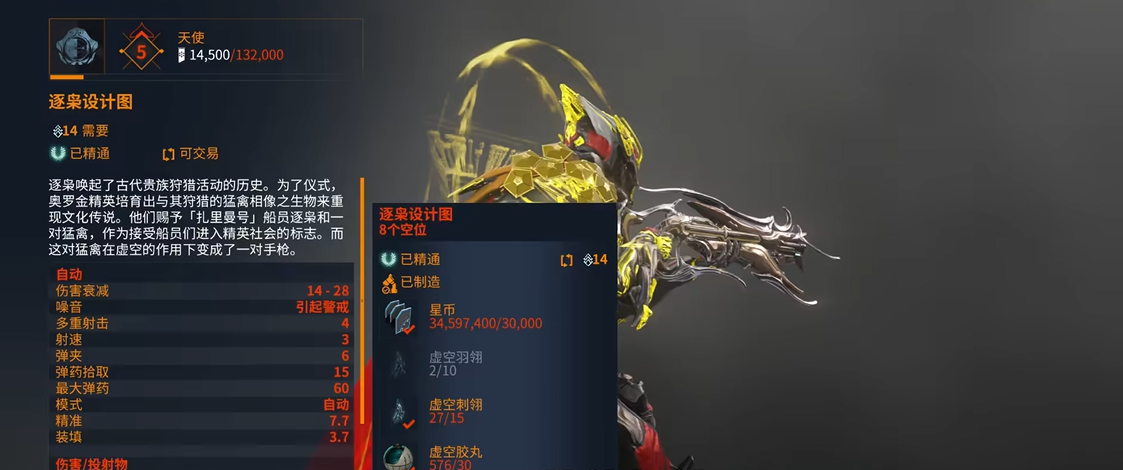1123x470 pixels.
Task: Click the 星币 credits component icon
Action: tap(401, 316)
